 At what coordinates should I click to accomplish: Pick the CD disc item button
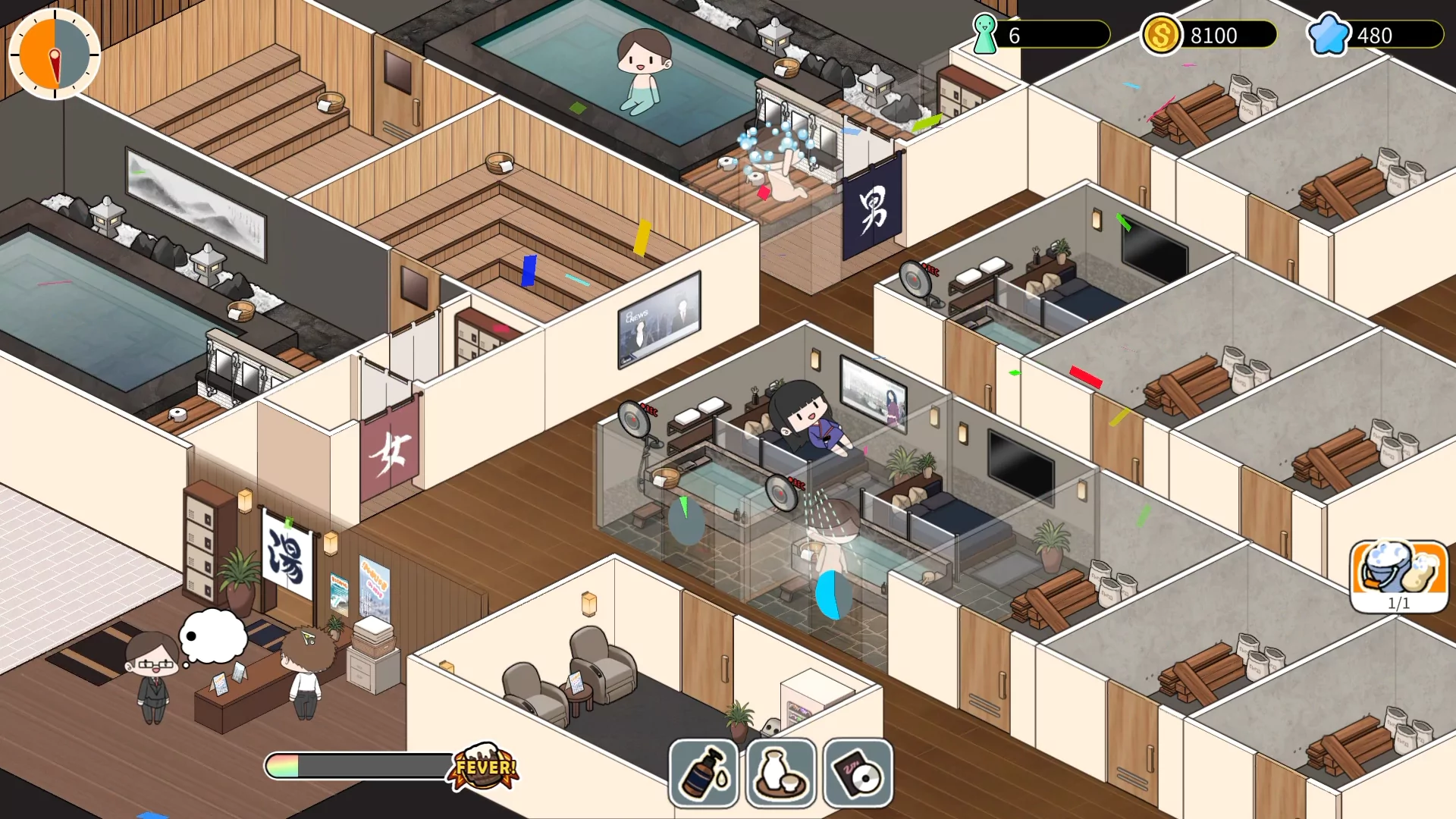[858, 773]
